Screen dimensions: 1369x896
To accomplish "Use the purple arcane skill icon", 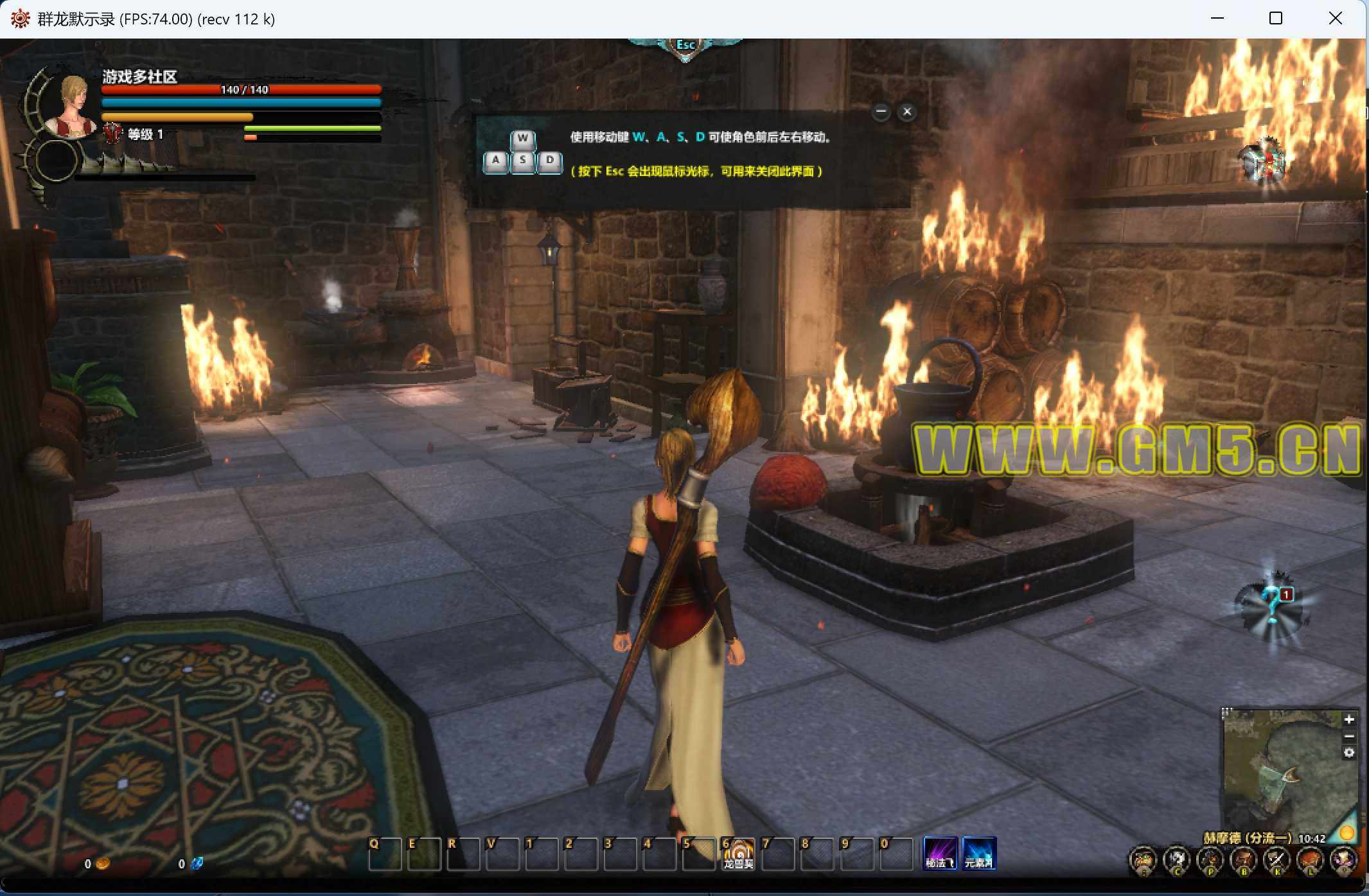I will 940,854.
